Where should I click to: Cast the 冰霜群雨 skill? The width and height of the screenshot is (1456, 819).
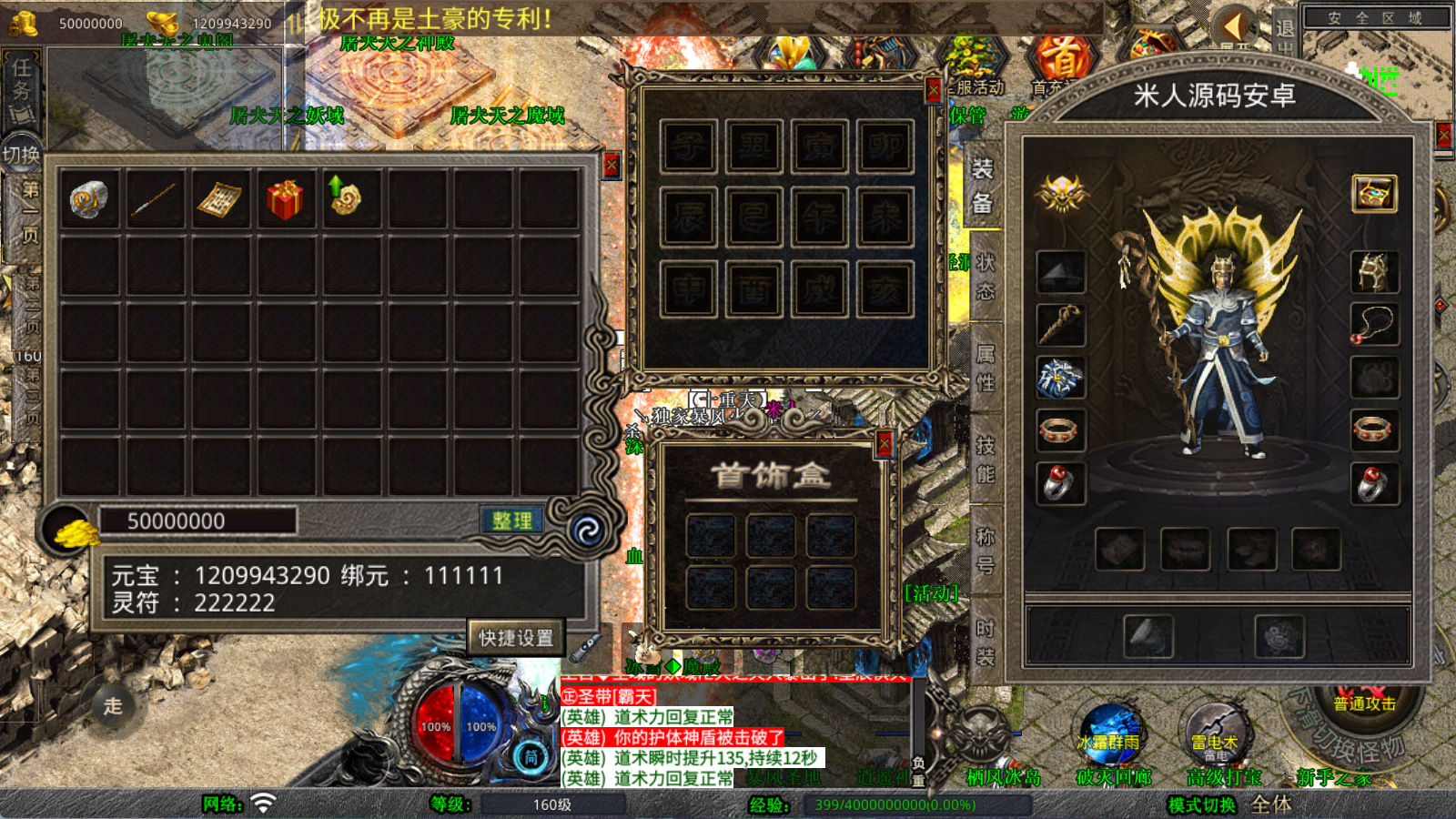pyautogui.click(x=1107, y=733)
